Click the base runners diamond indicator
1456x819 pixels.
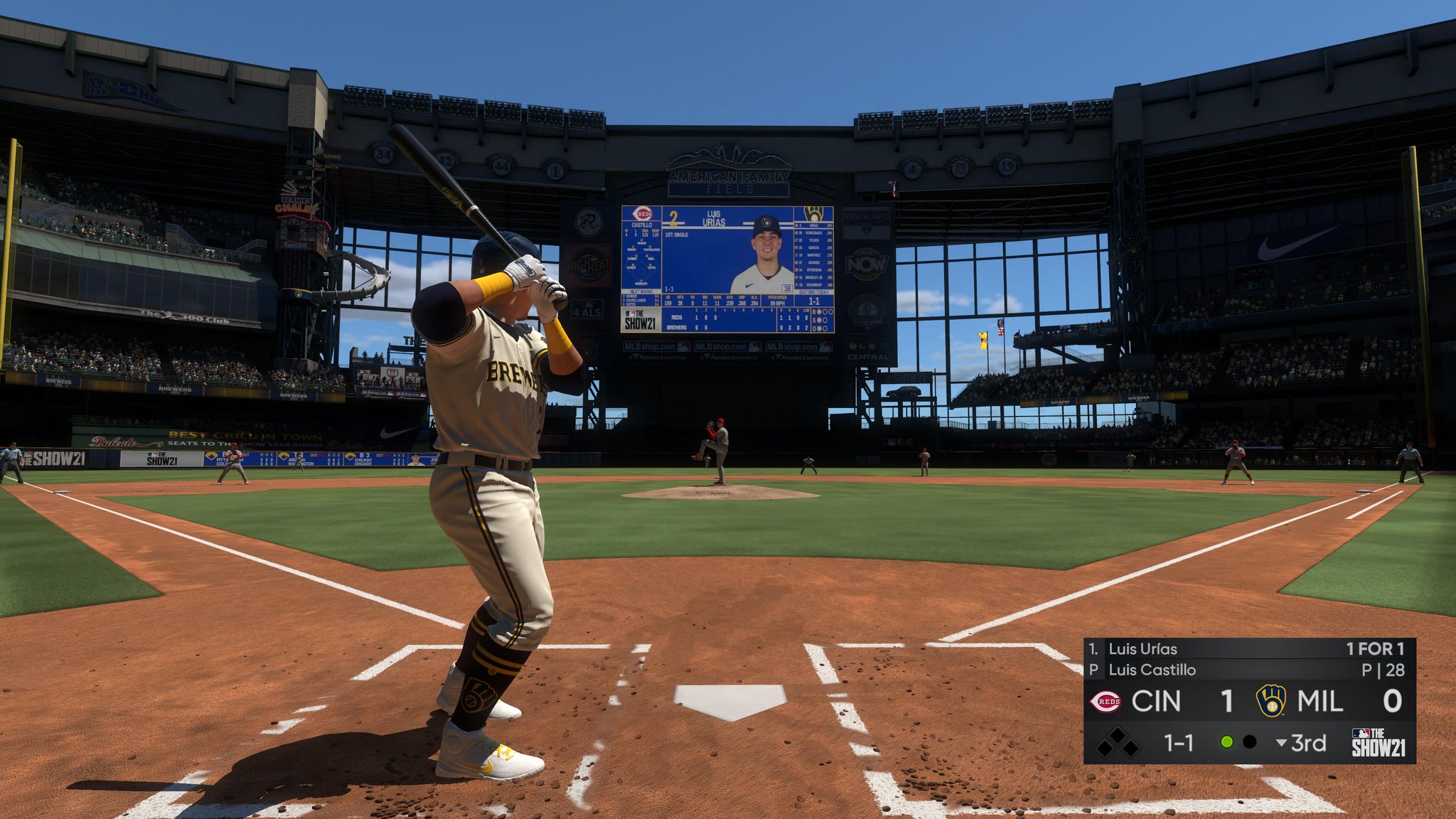1117,743
